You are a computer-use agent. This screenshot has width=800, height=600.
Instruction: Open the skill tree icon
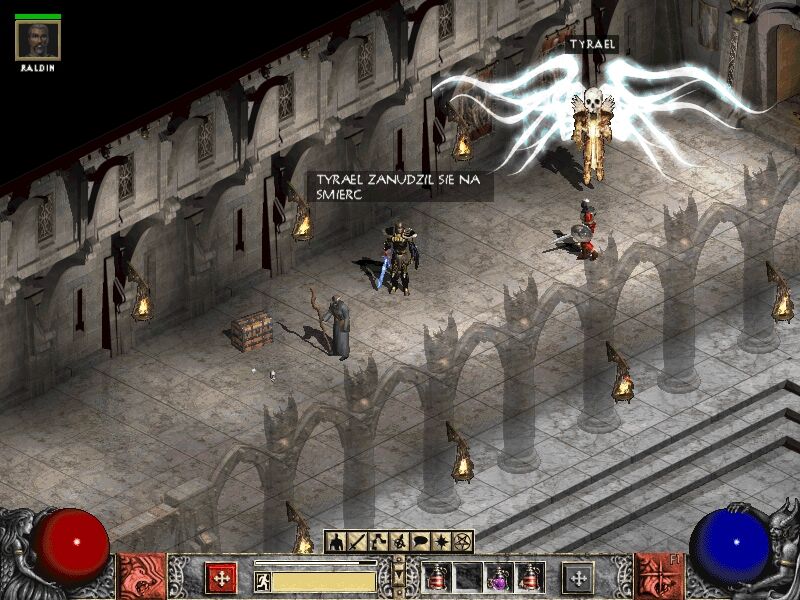pos(378,542)
